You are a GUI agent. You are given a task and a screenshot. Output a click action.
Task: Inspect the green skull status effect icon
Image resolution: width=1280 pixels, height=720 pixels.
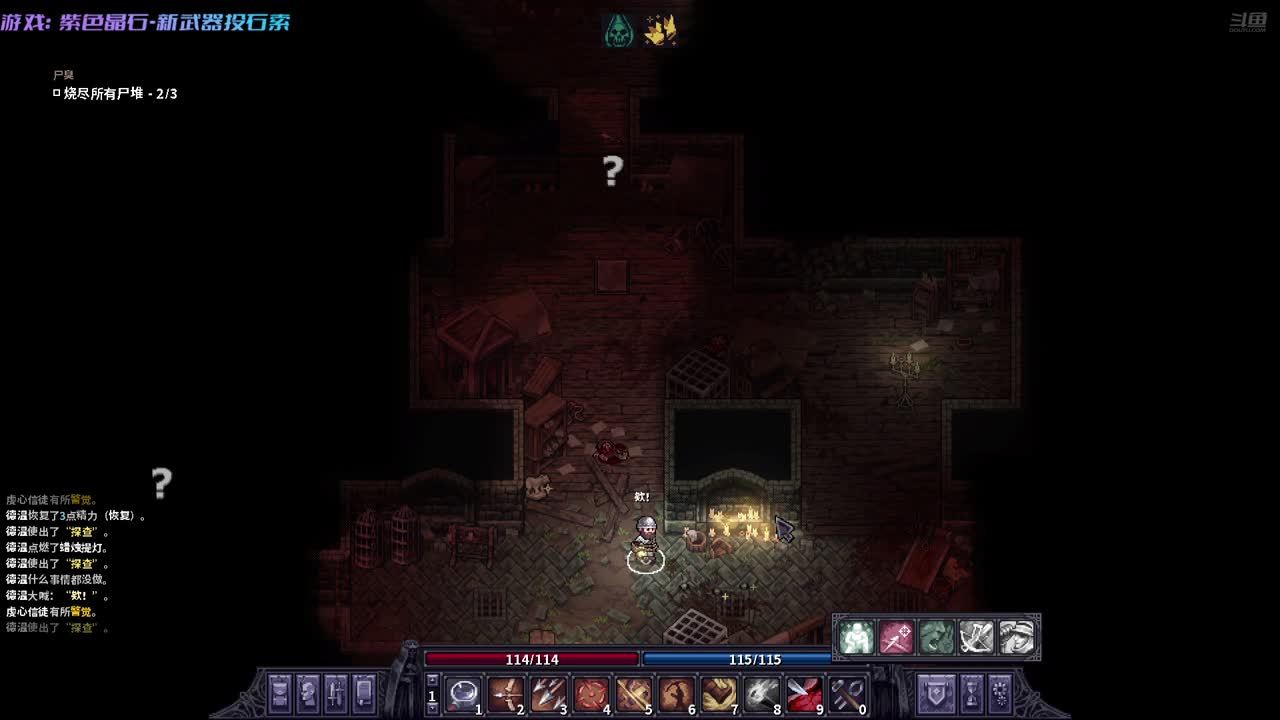coord(619,30)
